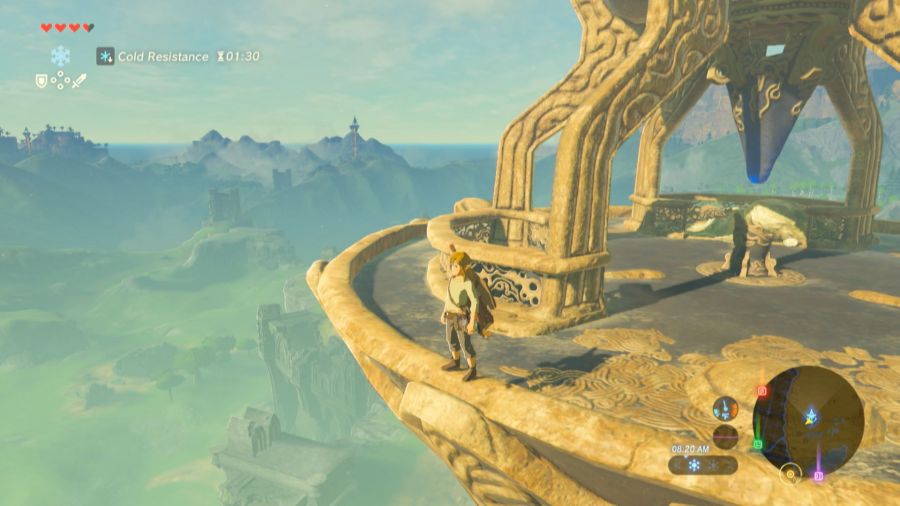
Task: Click the purple marker pin on minimap
Action: point(818,475)
